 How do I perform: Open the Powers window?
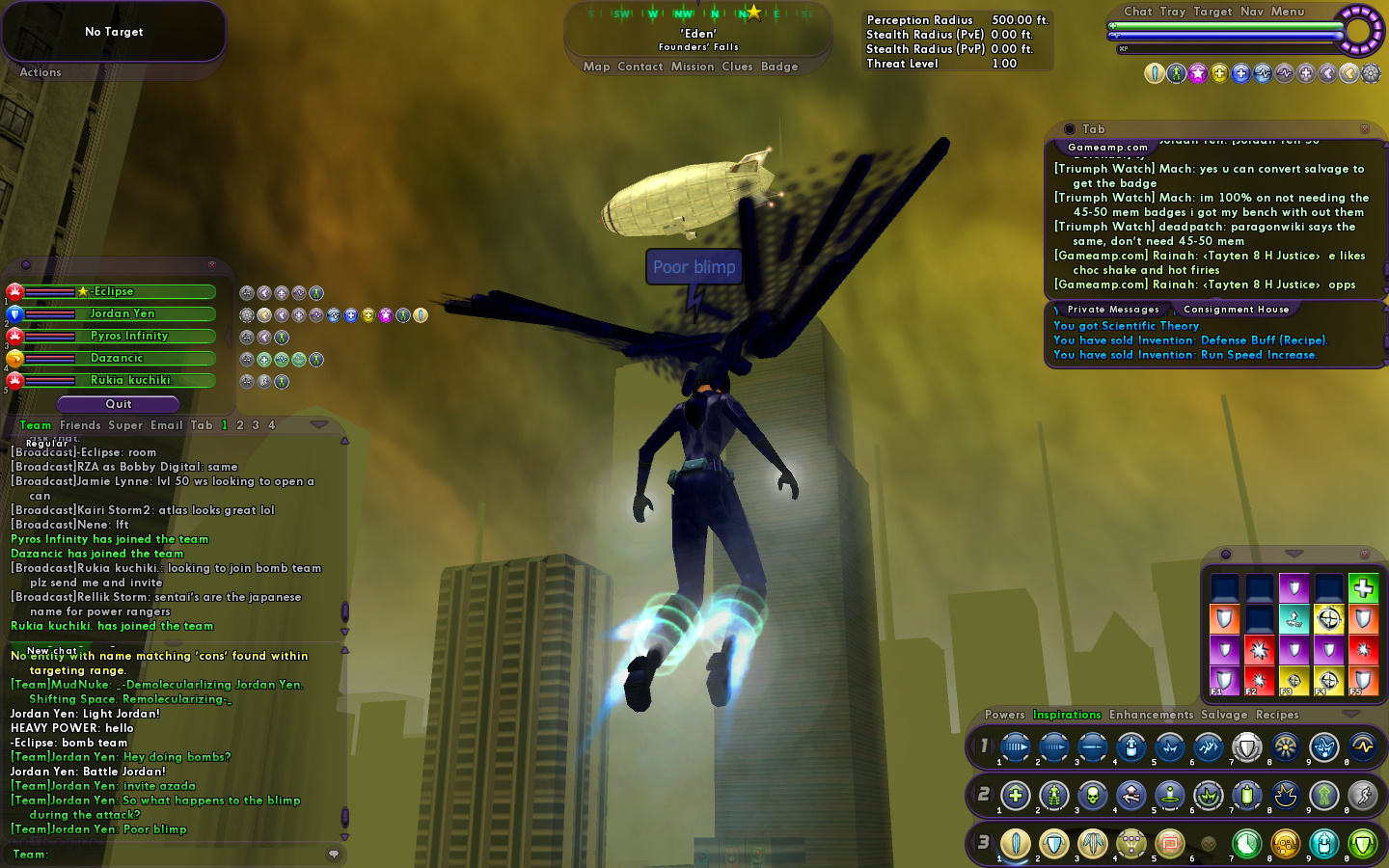point(1004,715)
